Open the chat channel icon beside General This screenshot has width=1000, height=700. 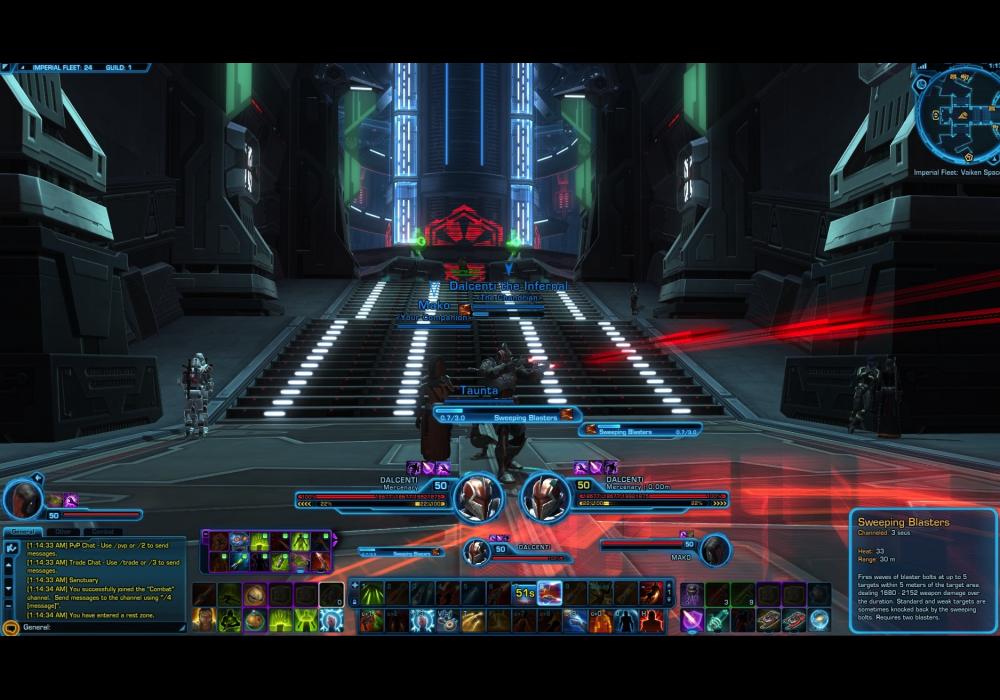11,628
